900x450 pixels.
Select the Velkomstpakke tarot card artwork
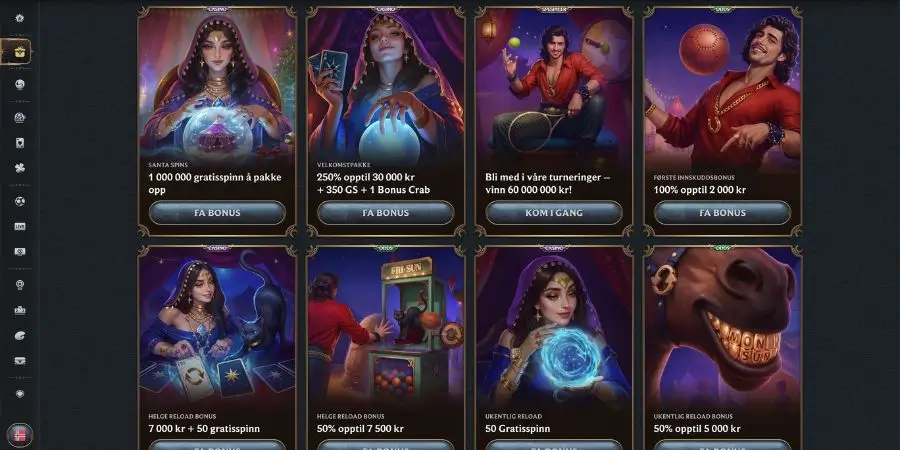point(385,85)
